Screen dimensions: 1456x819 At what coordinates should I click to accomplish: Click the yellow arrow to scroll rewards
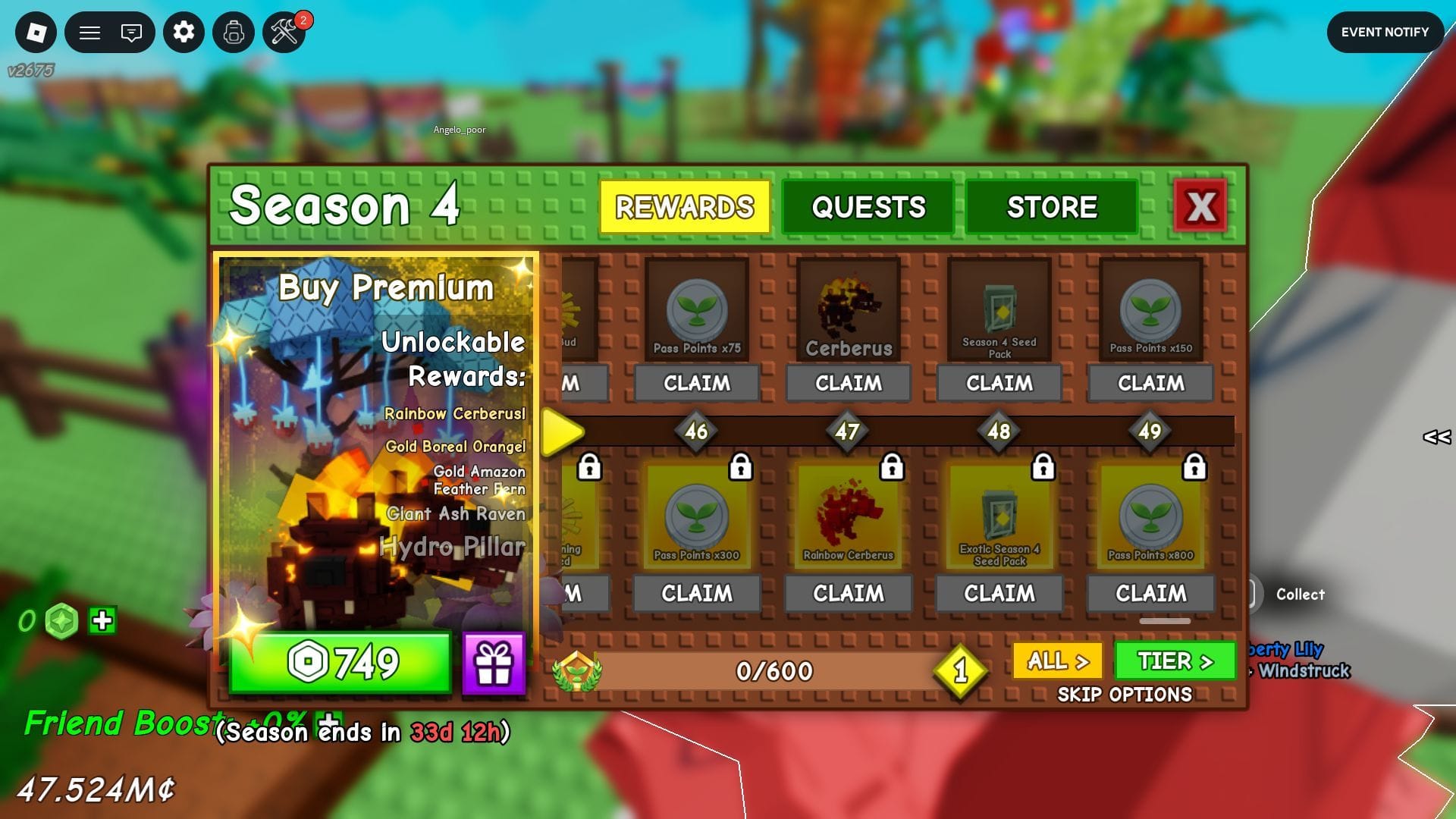(x=562, y=432)
